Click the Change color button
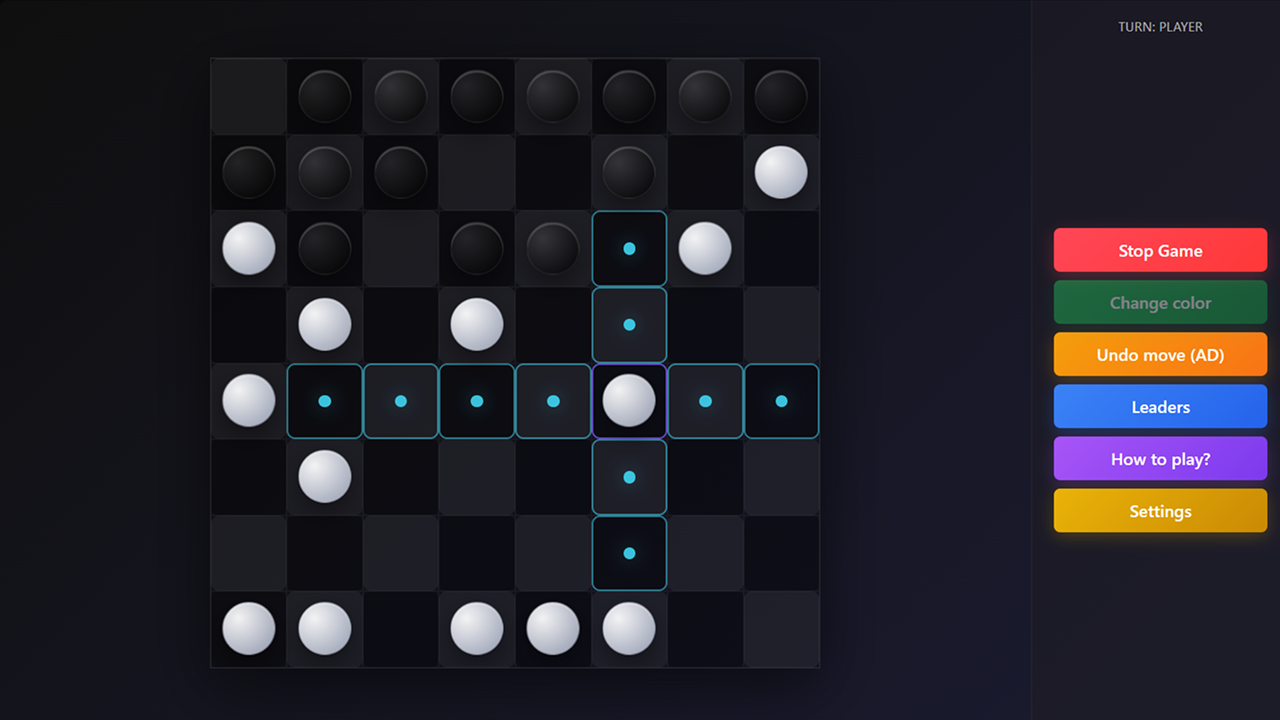The width and height of the screenshot is (1280, 720). tap(1160, 301)
